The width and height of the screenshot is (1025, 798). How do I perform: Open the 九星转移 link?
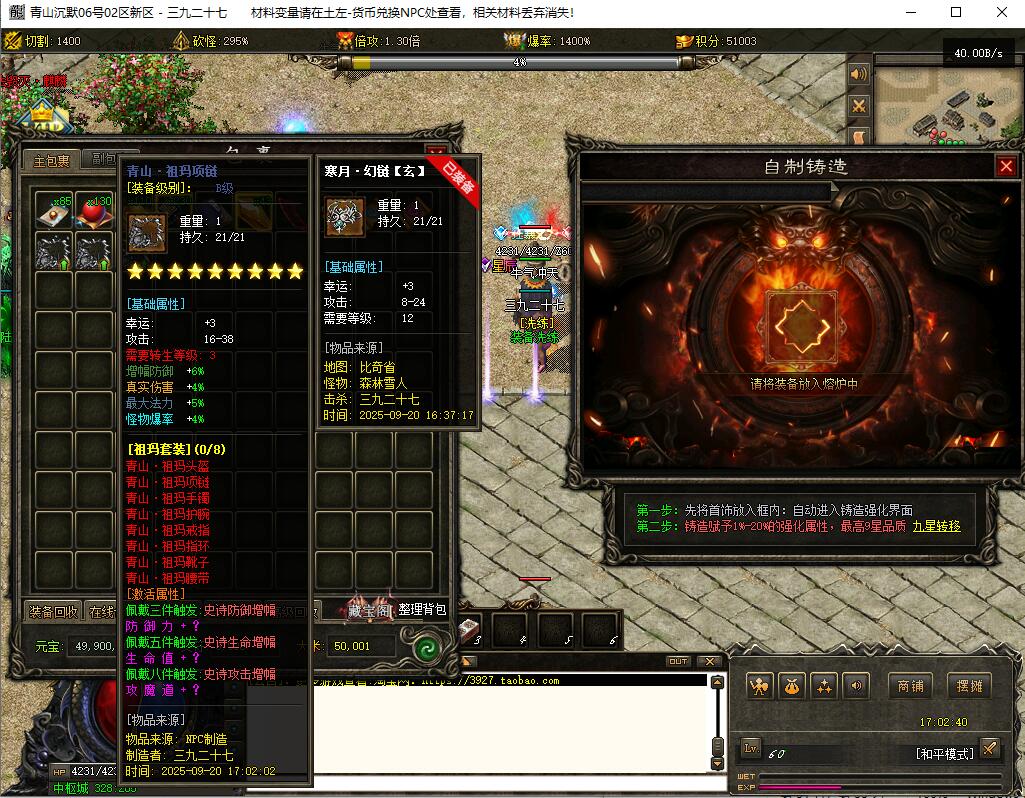936,526
